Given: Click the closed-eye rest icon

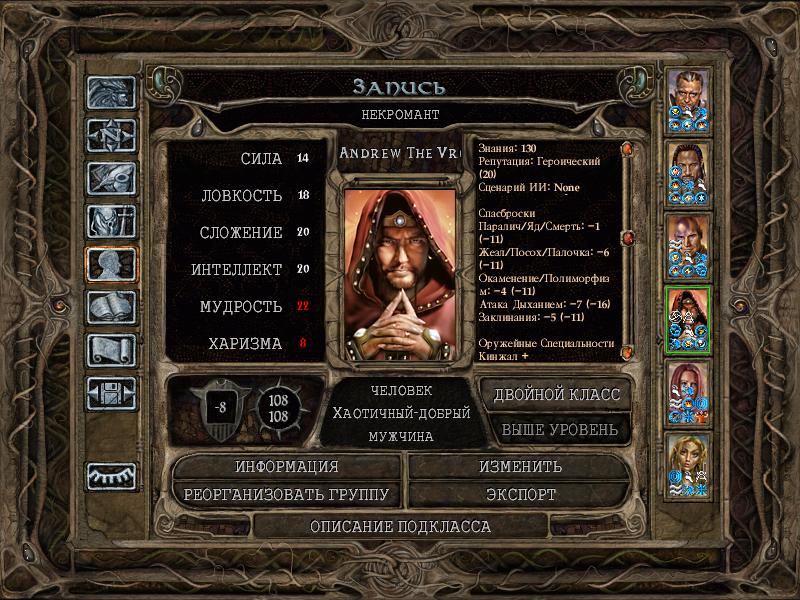Looking at the screenshot, I should (x=109, y=476).
